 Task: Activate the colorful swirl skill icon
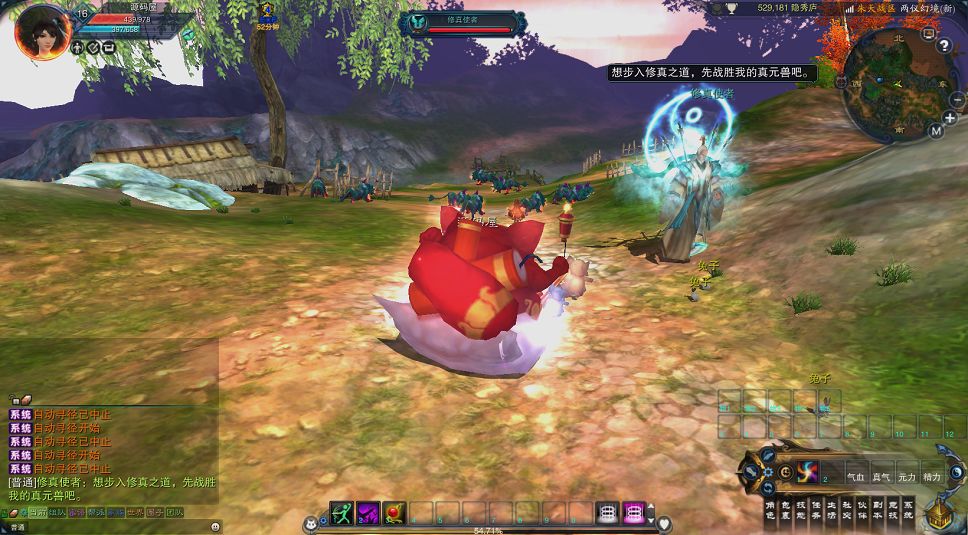click(x=808, y=471)
